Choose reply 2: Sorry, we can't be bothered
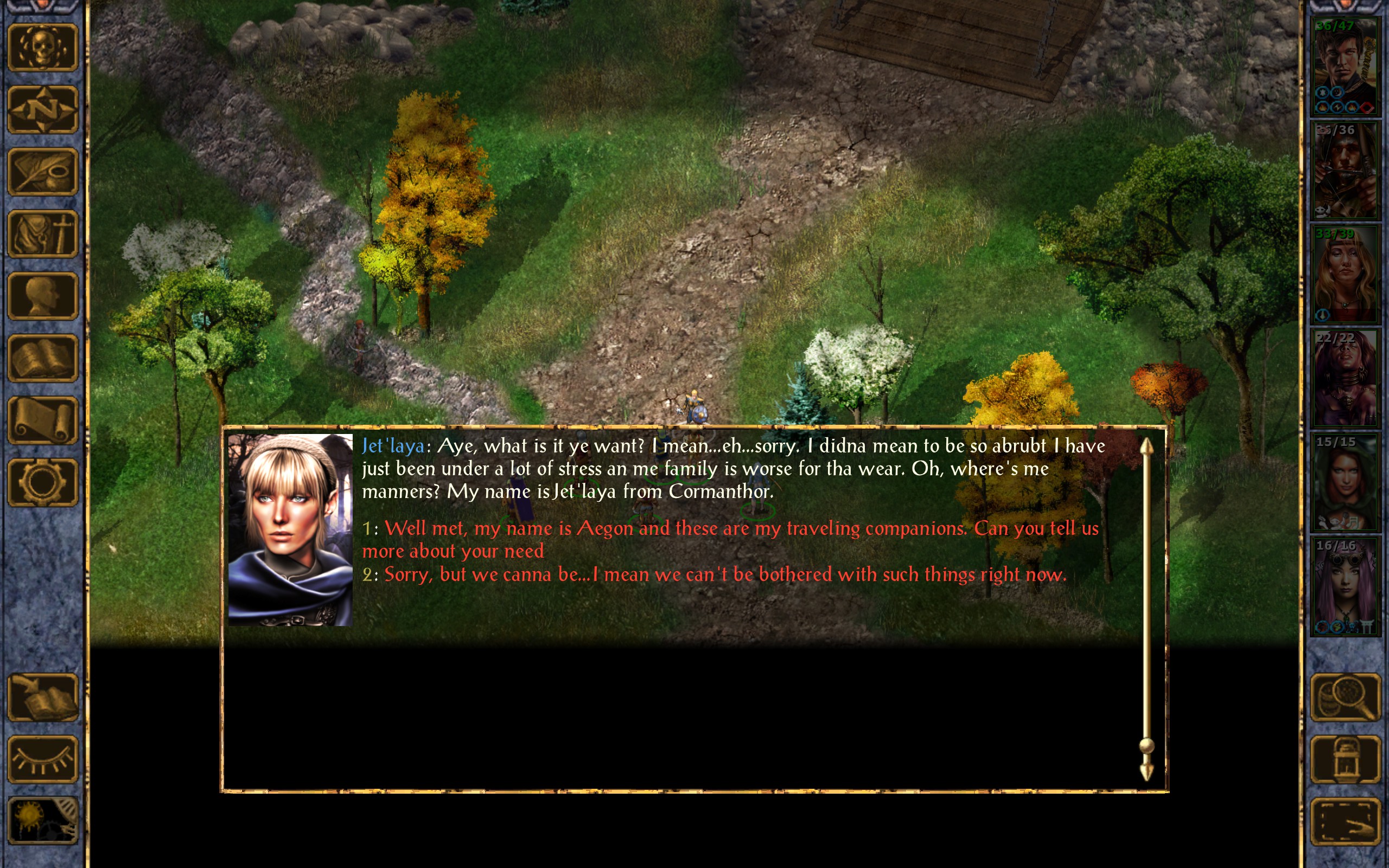 coord(724,575)
